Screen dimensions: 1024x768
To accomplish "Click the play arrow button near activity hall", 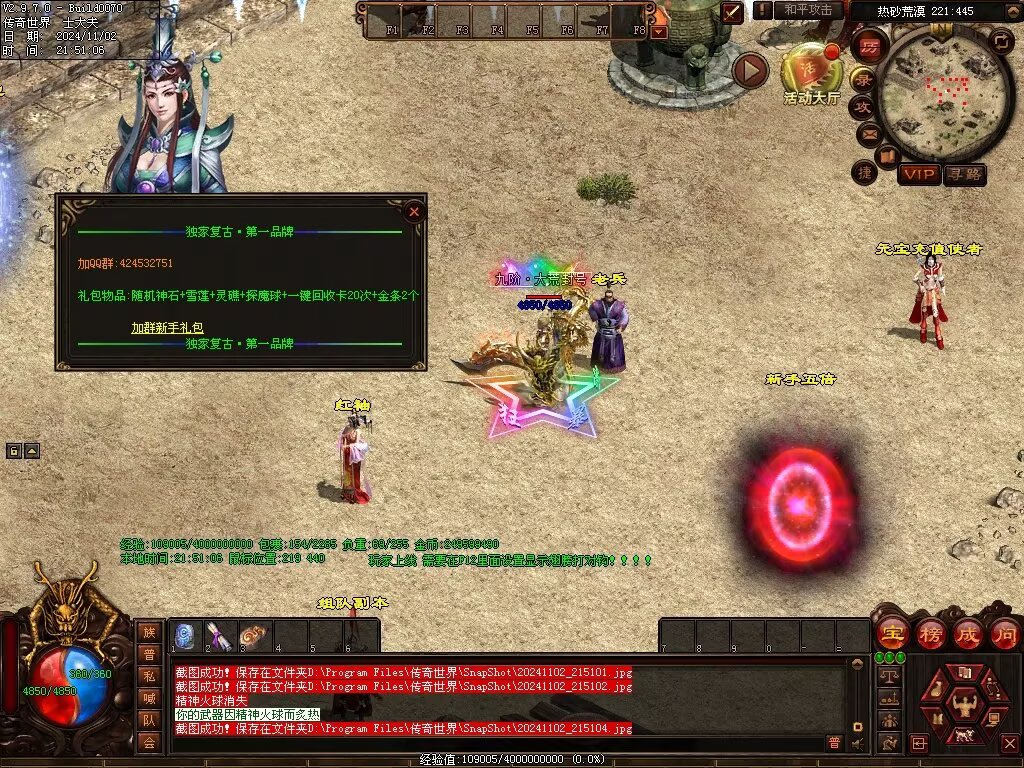I will tap(750, 70).
